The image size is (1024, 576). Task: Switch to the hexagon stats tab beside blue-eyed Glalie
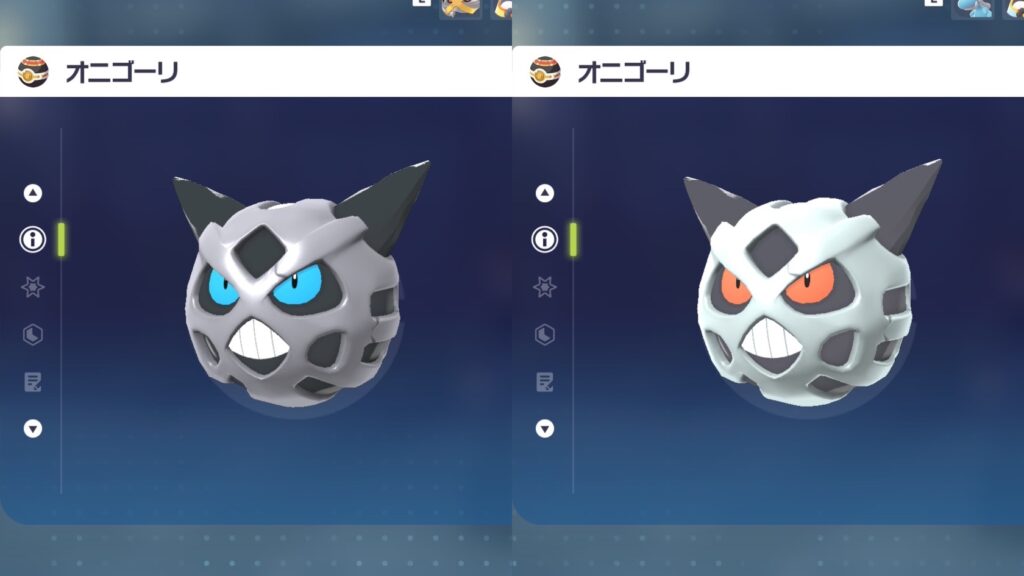click(x=33, y=334)
